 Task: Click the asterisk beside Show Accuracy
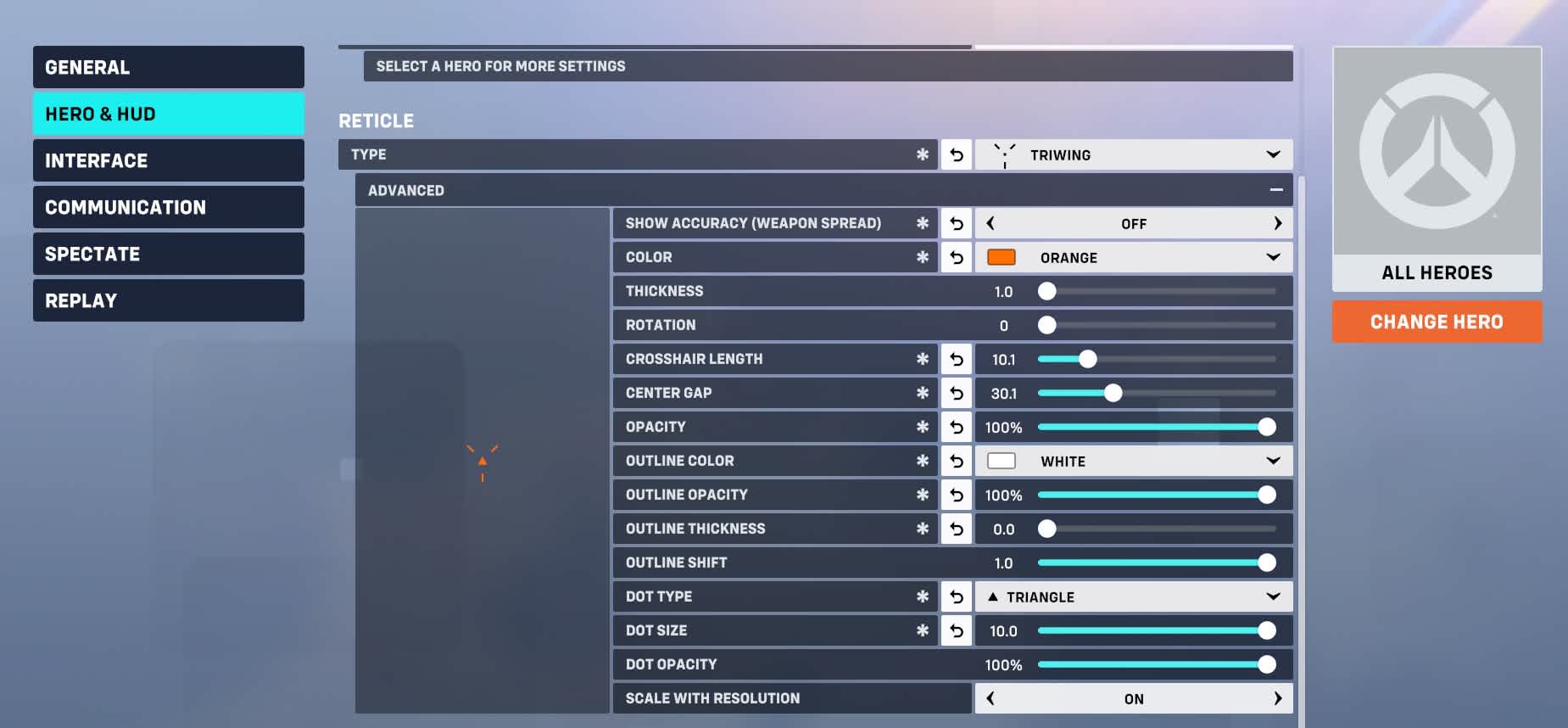click(x=921, y=223)
